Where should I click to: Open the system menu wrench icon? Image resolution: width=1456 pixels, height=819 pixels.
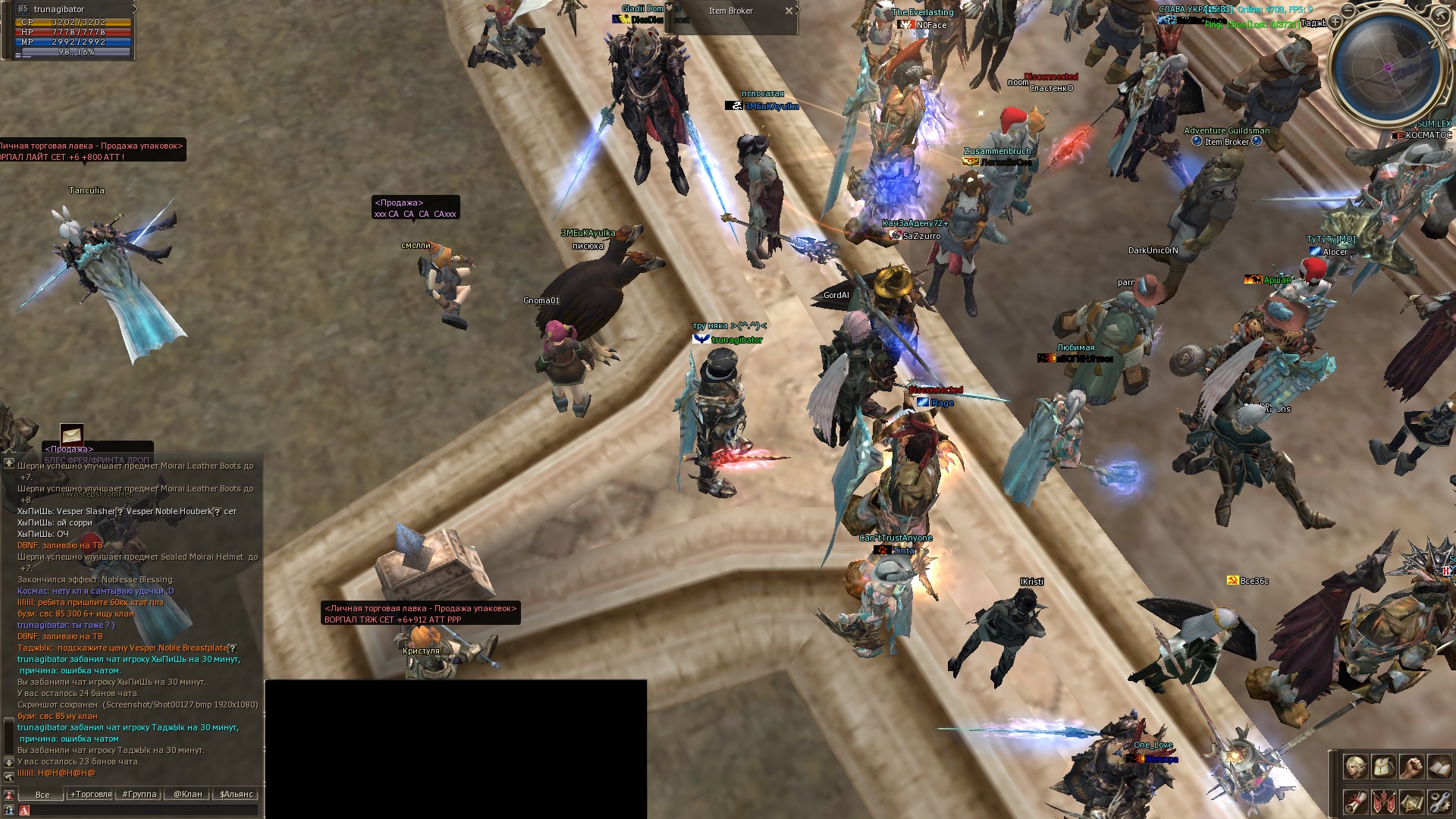tap(1439, 802)
